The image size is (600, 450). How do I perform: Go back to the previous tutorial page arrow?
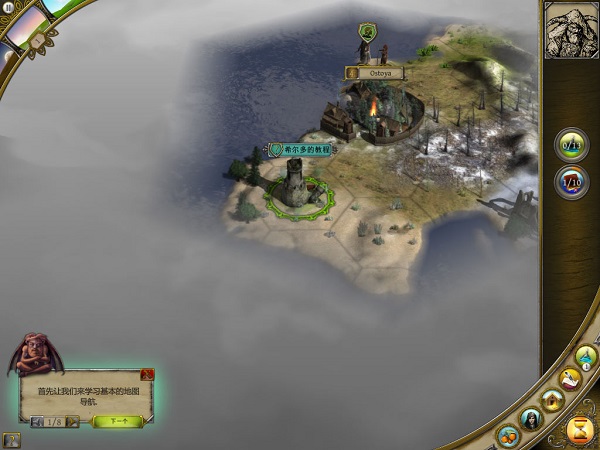pyautogui.click(x=38, y=422)
